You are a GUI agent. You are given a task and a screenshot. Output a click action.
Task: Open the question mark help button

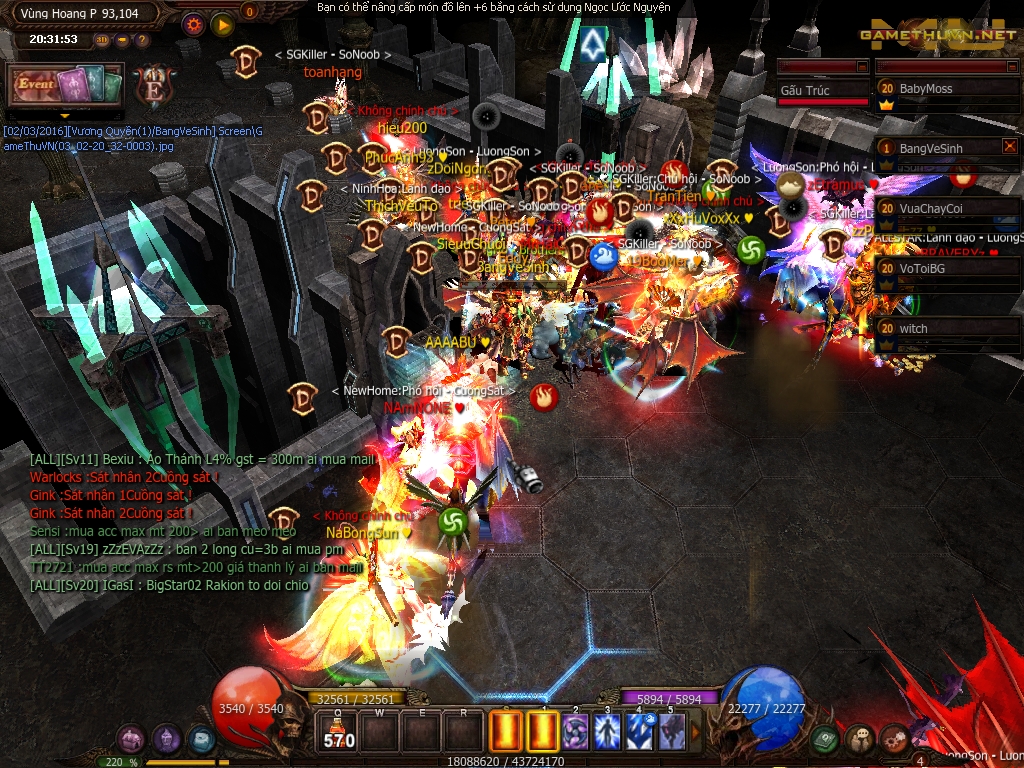(142, 40)
